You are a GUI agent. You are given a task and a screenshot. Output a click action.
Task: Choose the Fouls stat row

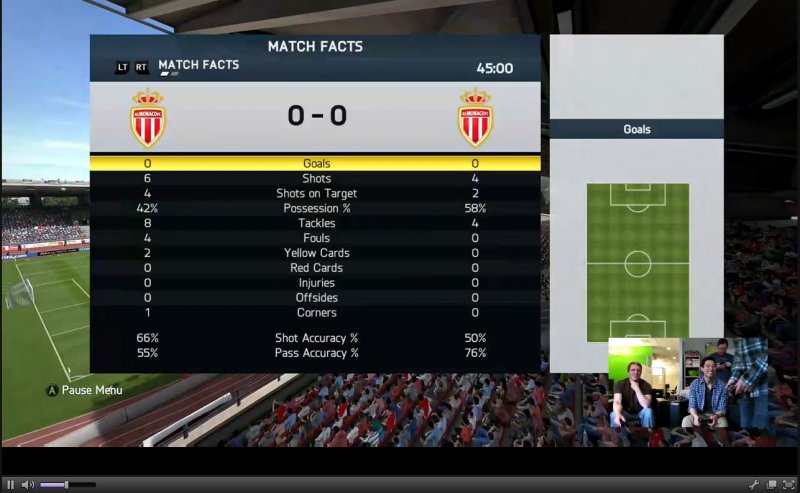tap(316, 238)
